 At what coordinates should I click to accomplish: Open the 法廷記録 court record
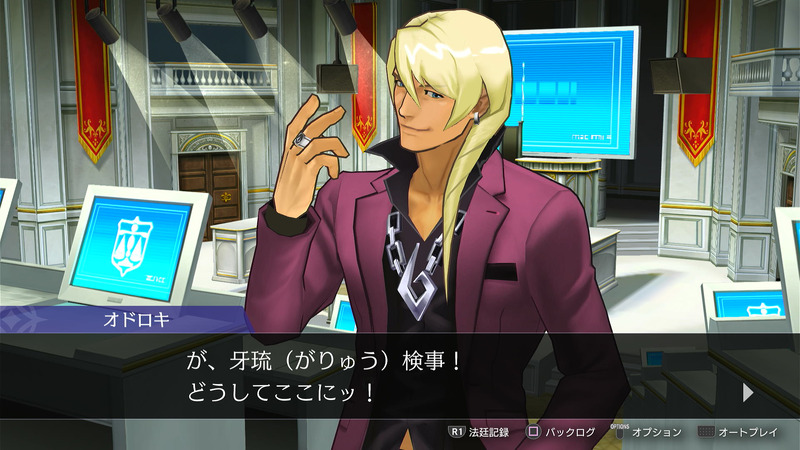(479, 432)
